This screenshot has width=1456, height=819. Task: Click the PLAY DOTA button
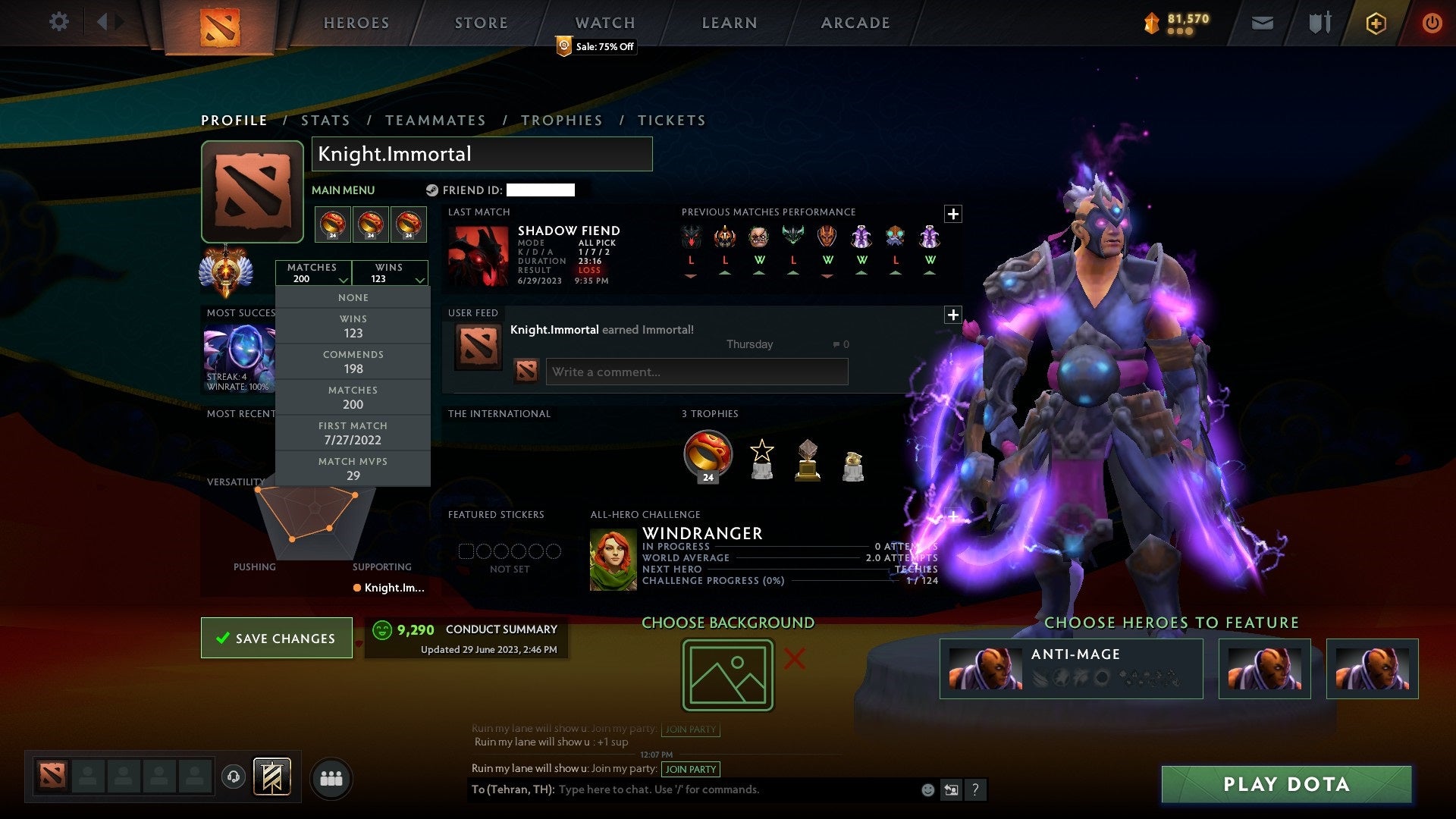pos(1285,785)
